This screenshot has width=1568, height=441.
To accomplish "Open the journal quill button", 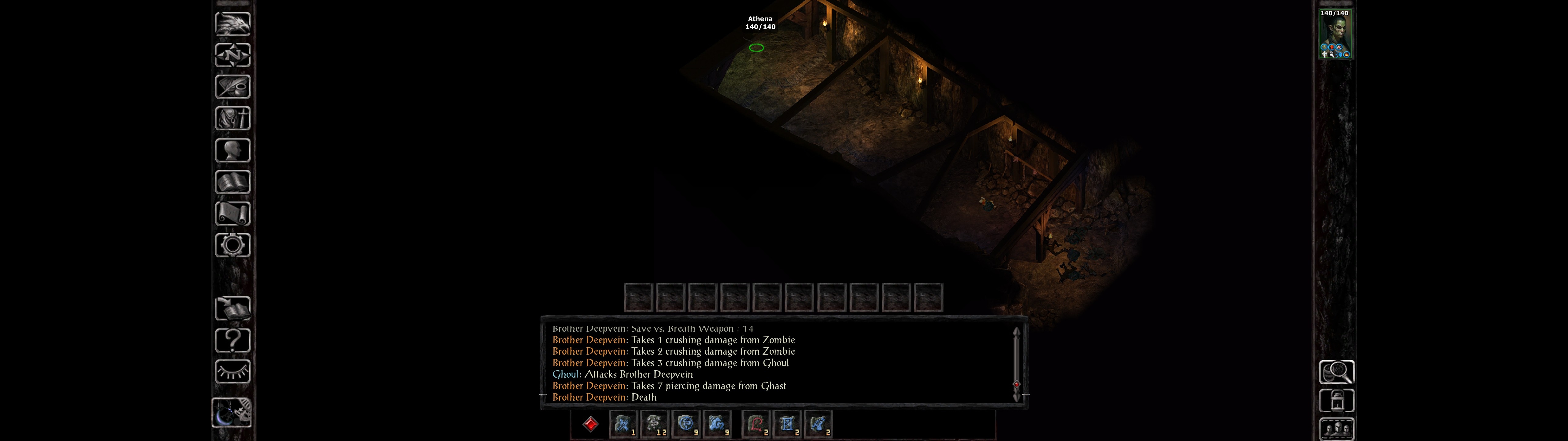I will [x=232, y=86].
